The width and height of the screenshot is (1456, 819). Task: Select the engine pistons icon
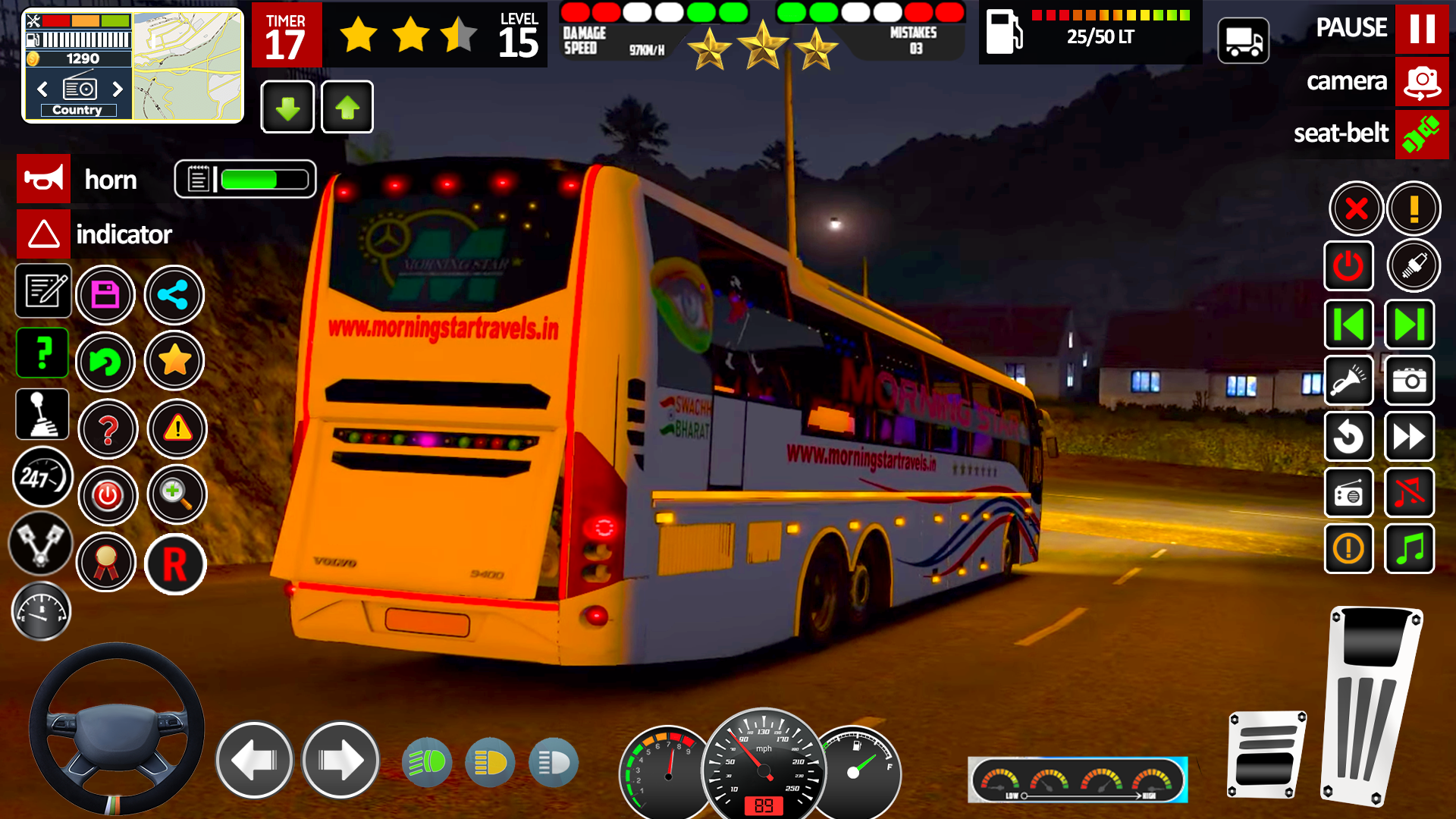(42, 544)
